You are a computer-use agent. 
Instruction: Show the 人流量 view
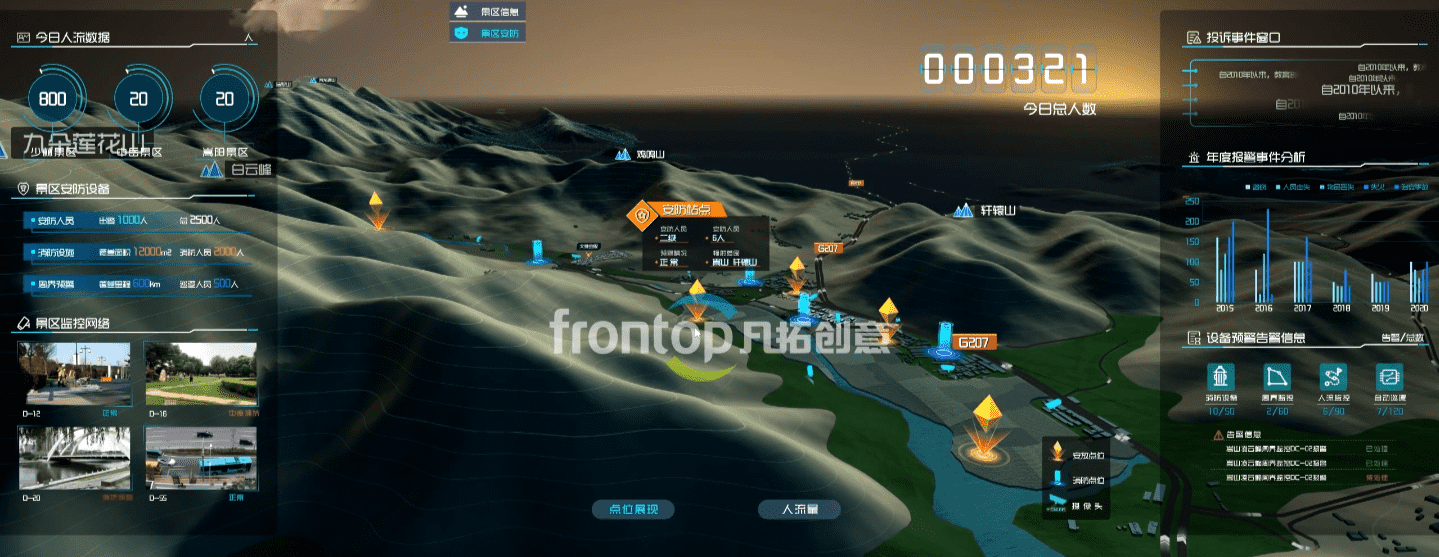pyautogui.click(x=799, y=509)
